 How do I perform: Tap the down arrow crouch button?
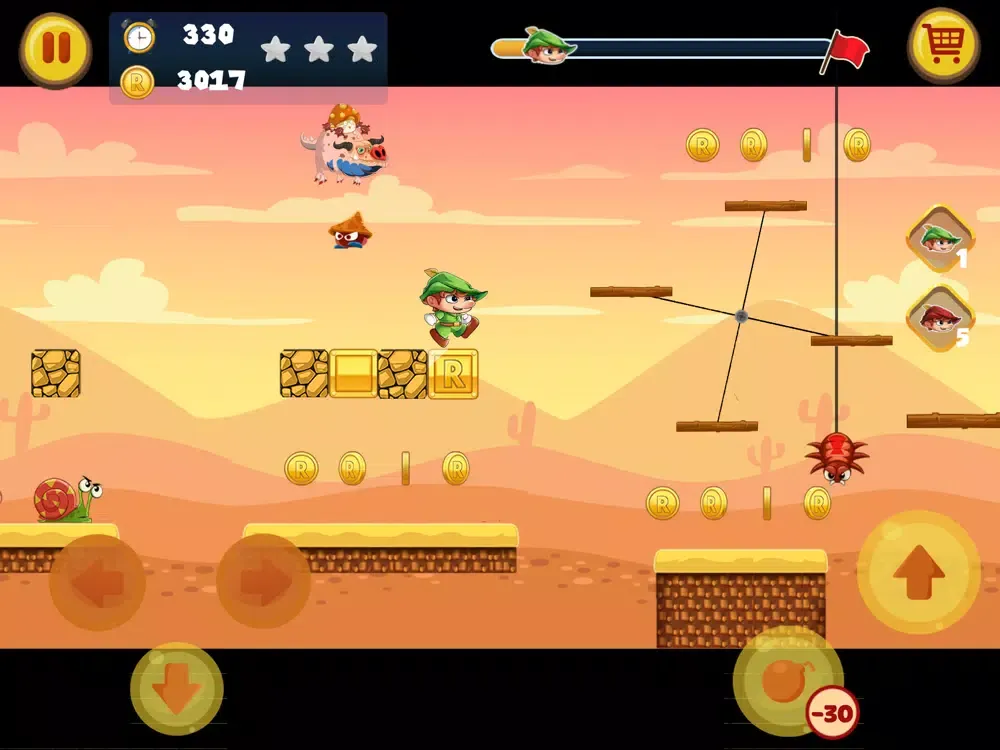[177, 689]
